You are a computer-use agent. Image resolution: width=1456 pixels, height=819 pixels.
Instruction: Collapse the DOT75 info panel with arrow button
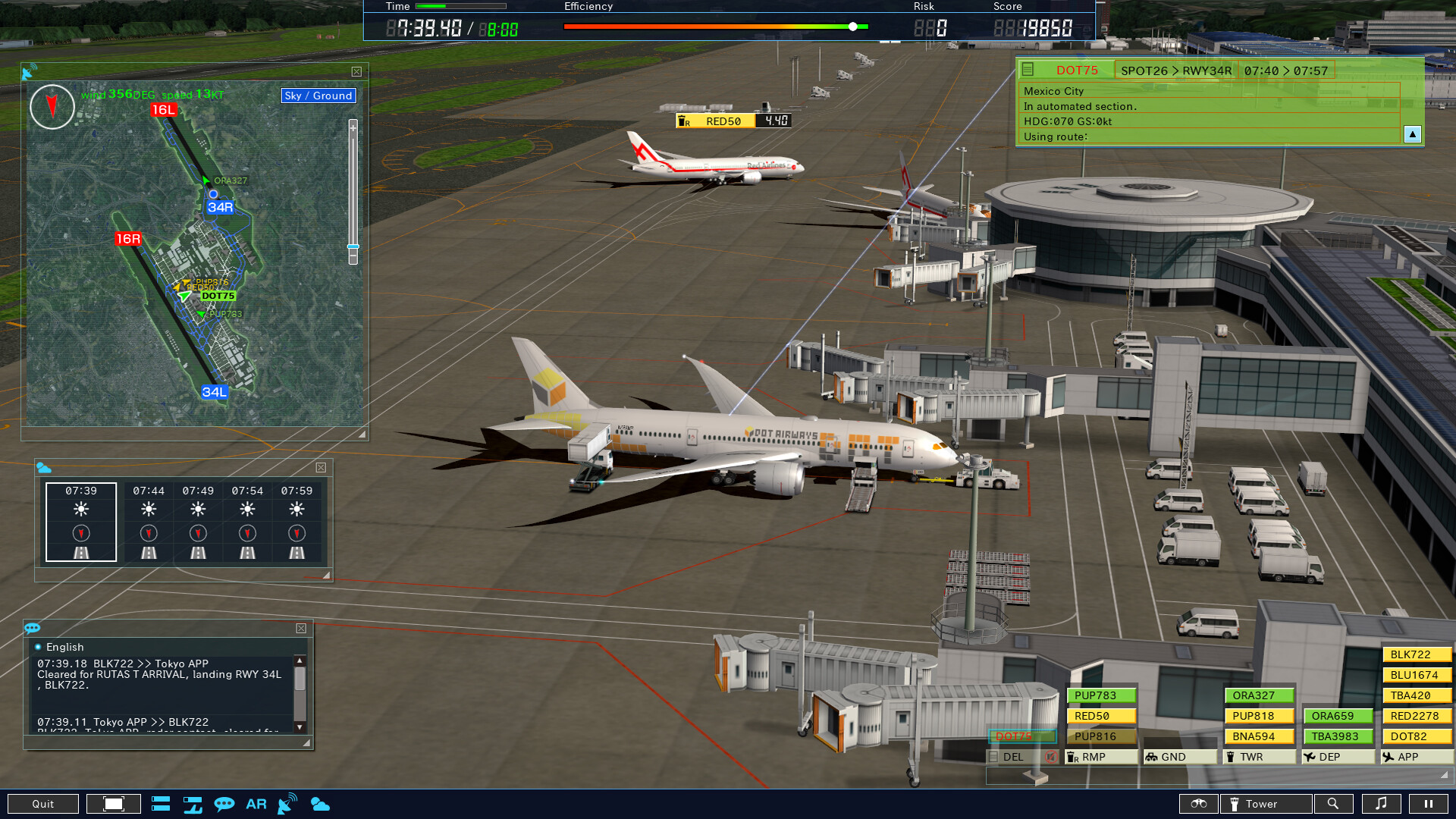[1412, 136]
